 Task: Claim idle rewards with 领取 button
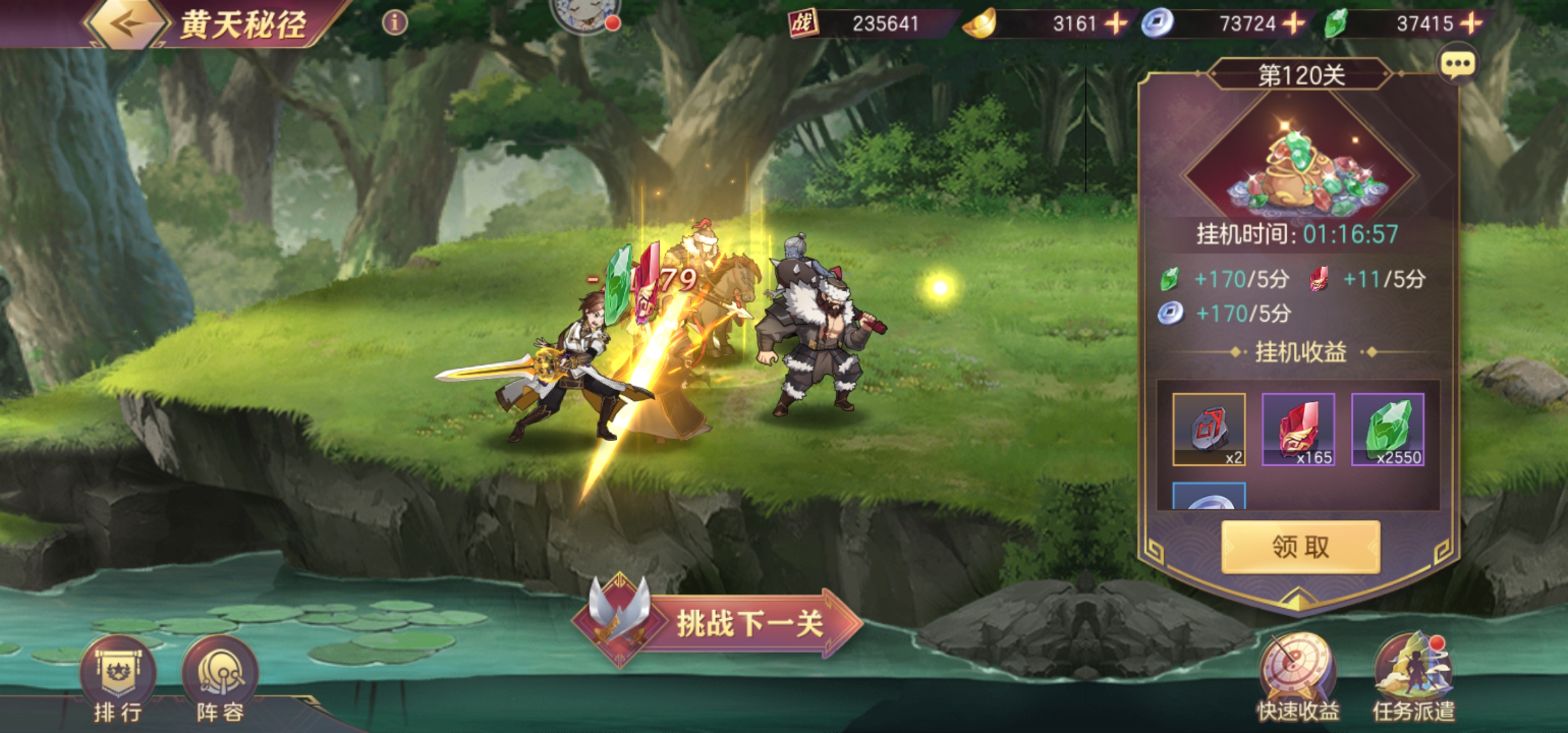(x=1300, y=547)
